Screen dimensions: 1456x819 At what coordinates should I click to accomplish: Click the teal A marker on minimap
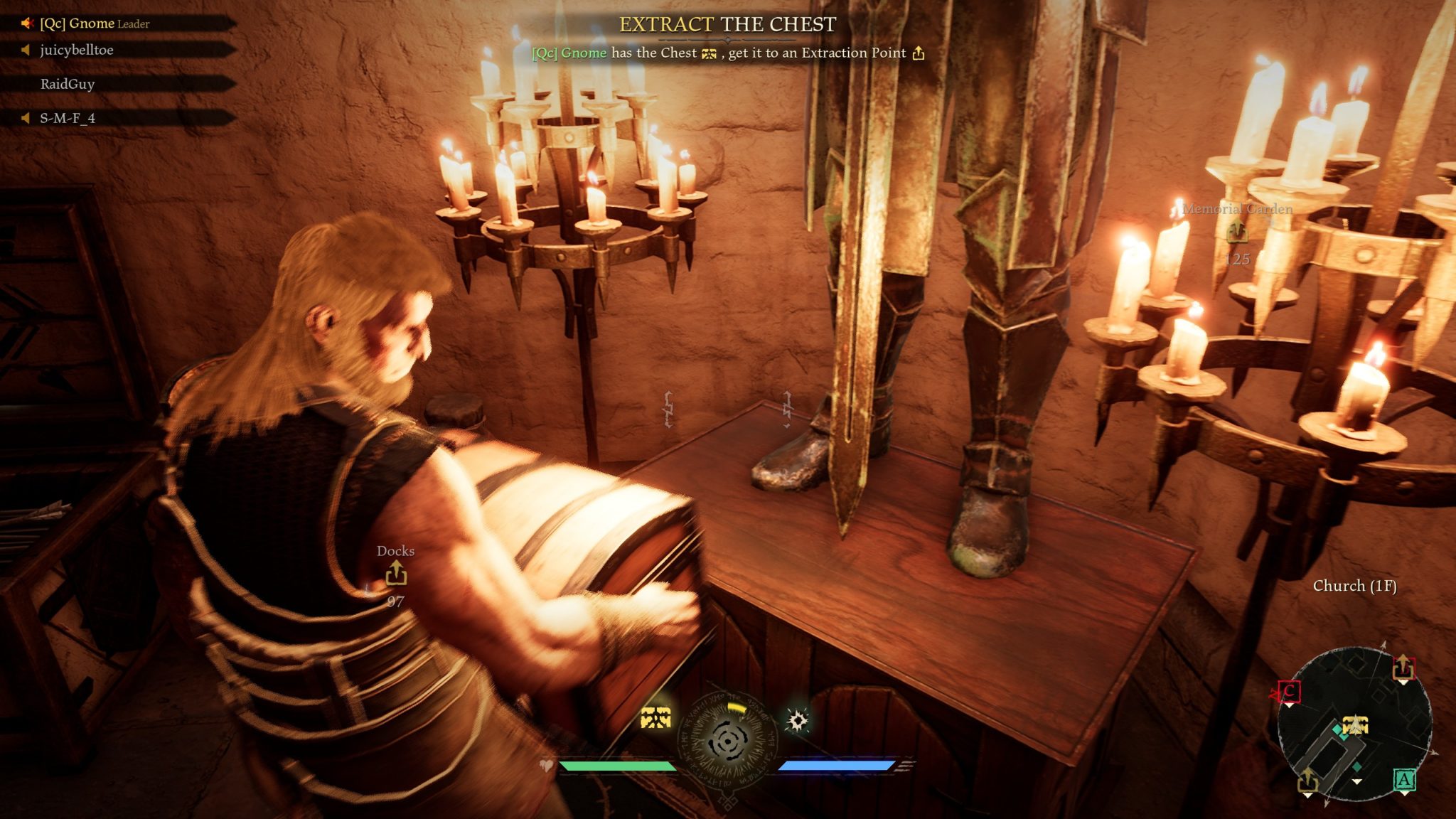1403,781
